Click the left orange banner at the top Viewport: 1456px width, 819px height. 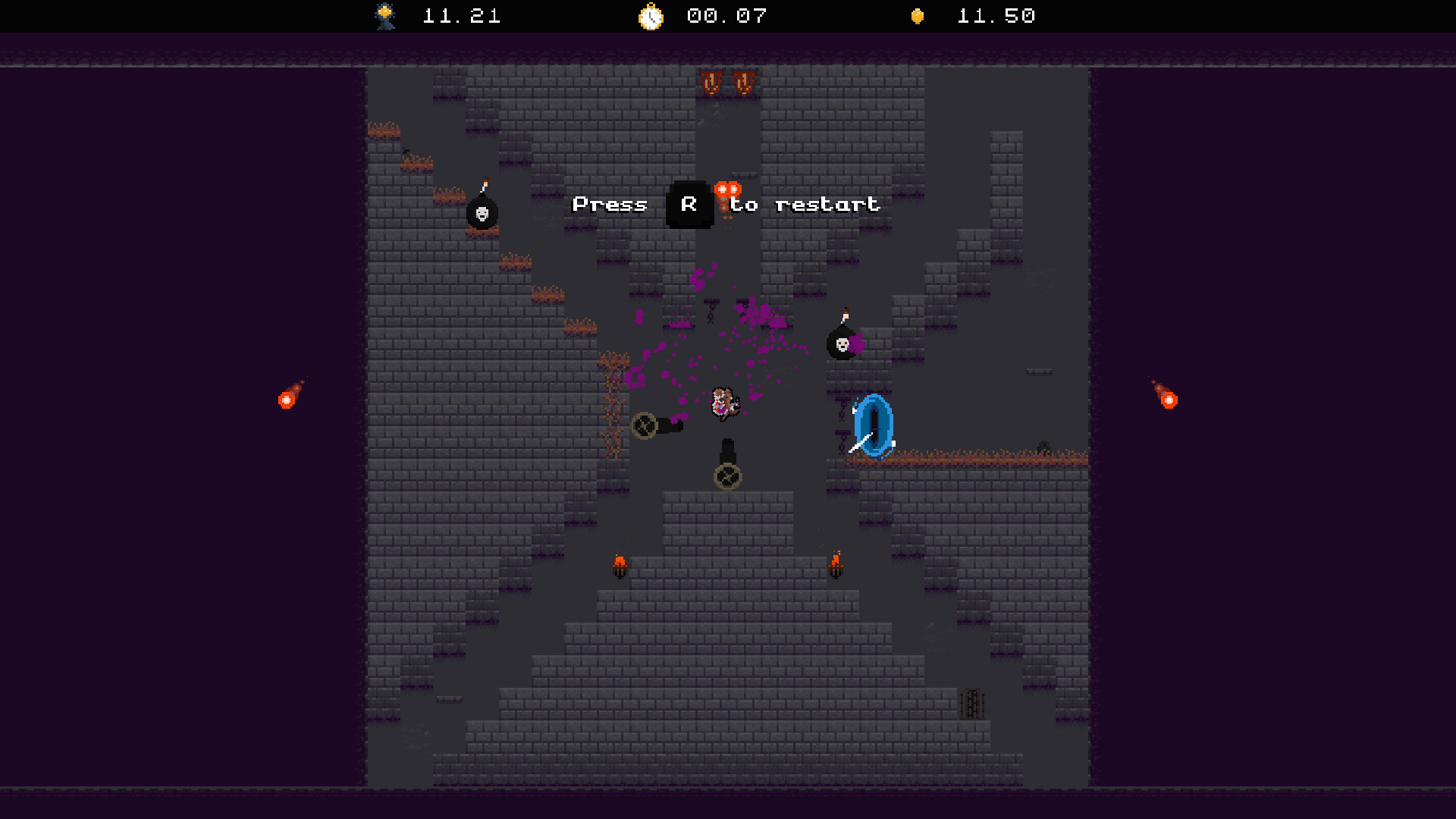coord(711,82)
